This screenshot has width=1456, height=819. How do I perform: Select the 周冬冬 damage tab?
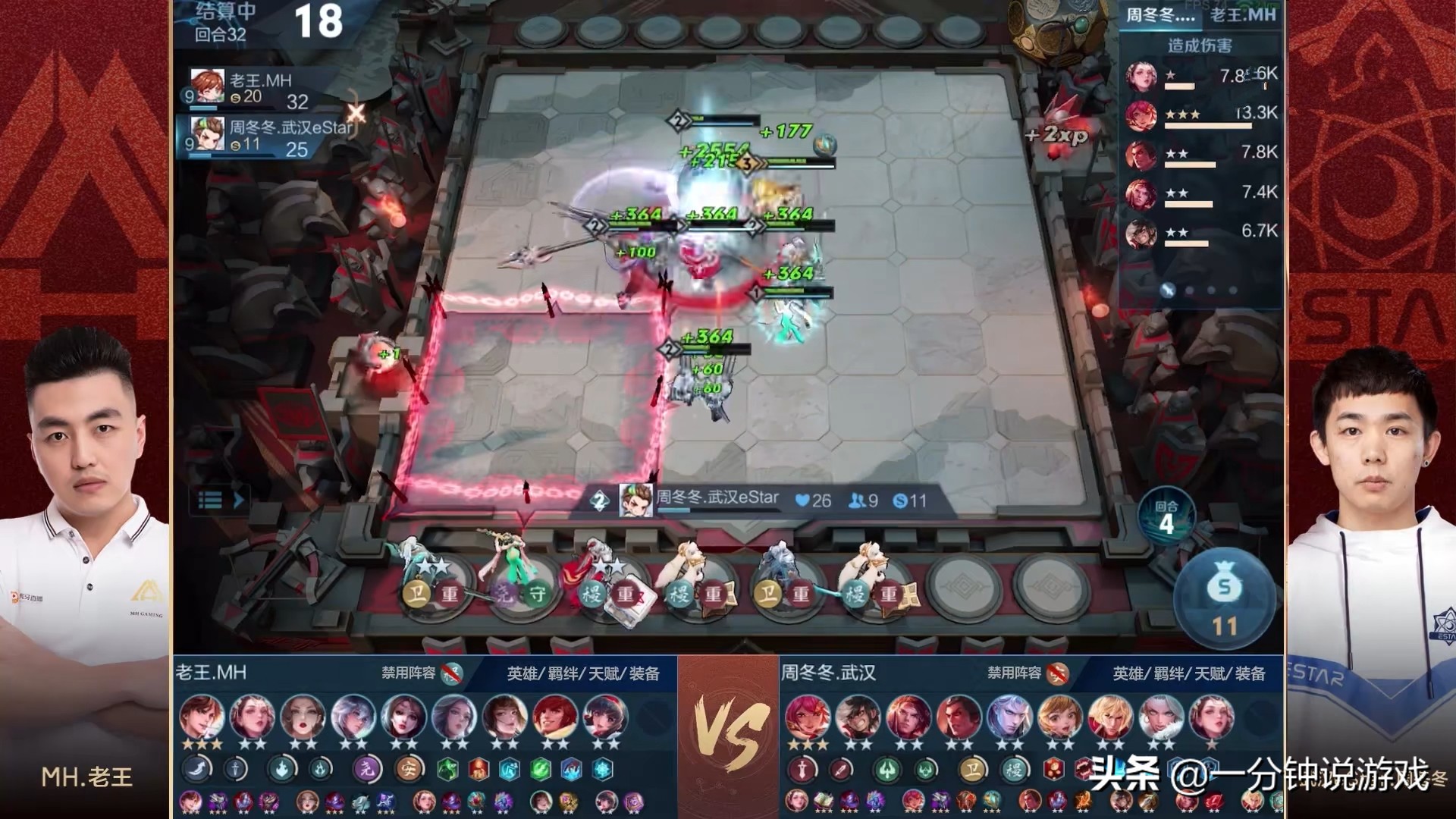coord(1159,14)
